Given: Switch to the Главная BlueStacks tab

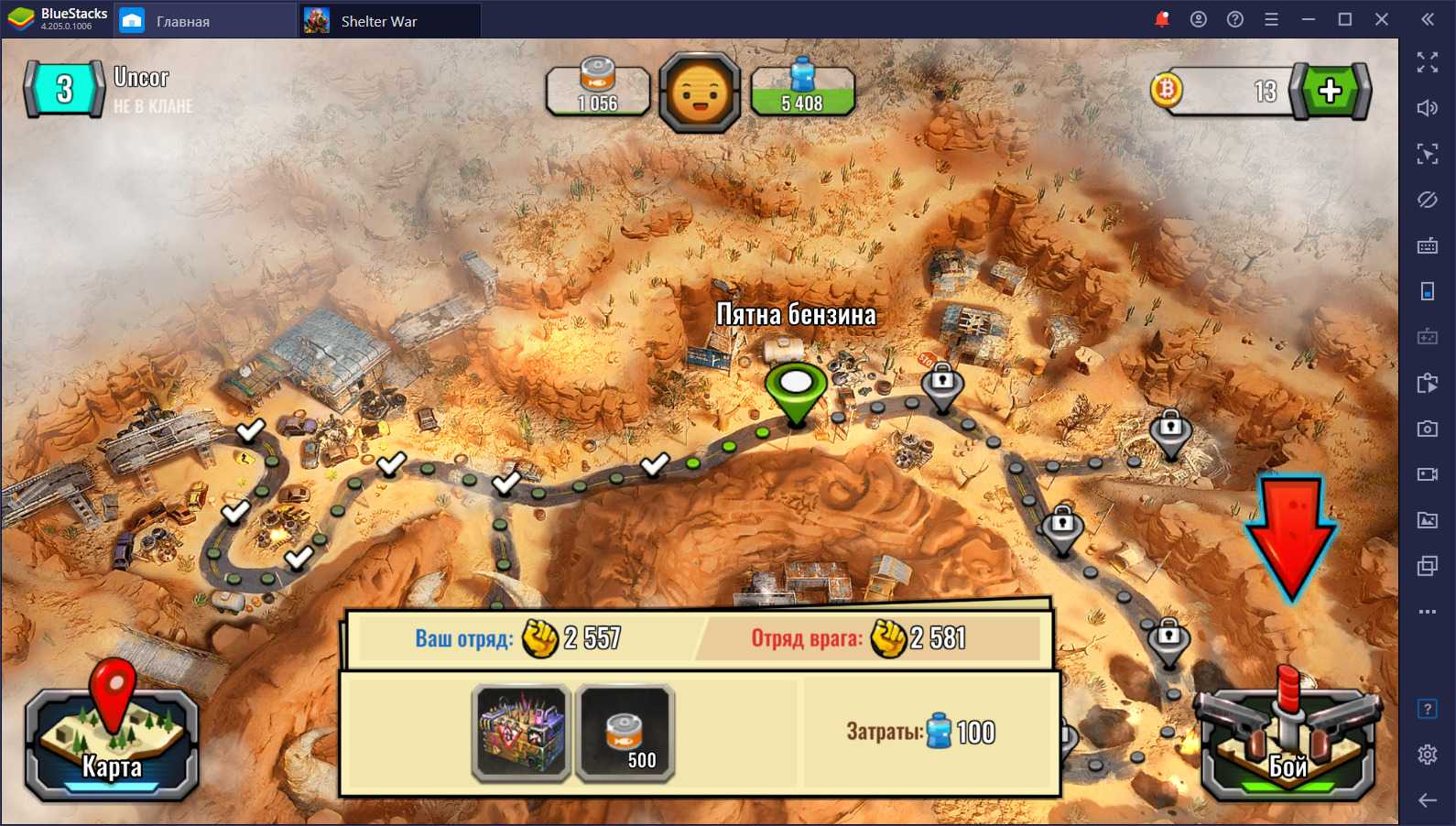Looking at the screenshot, I should [182, 21].
